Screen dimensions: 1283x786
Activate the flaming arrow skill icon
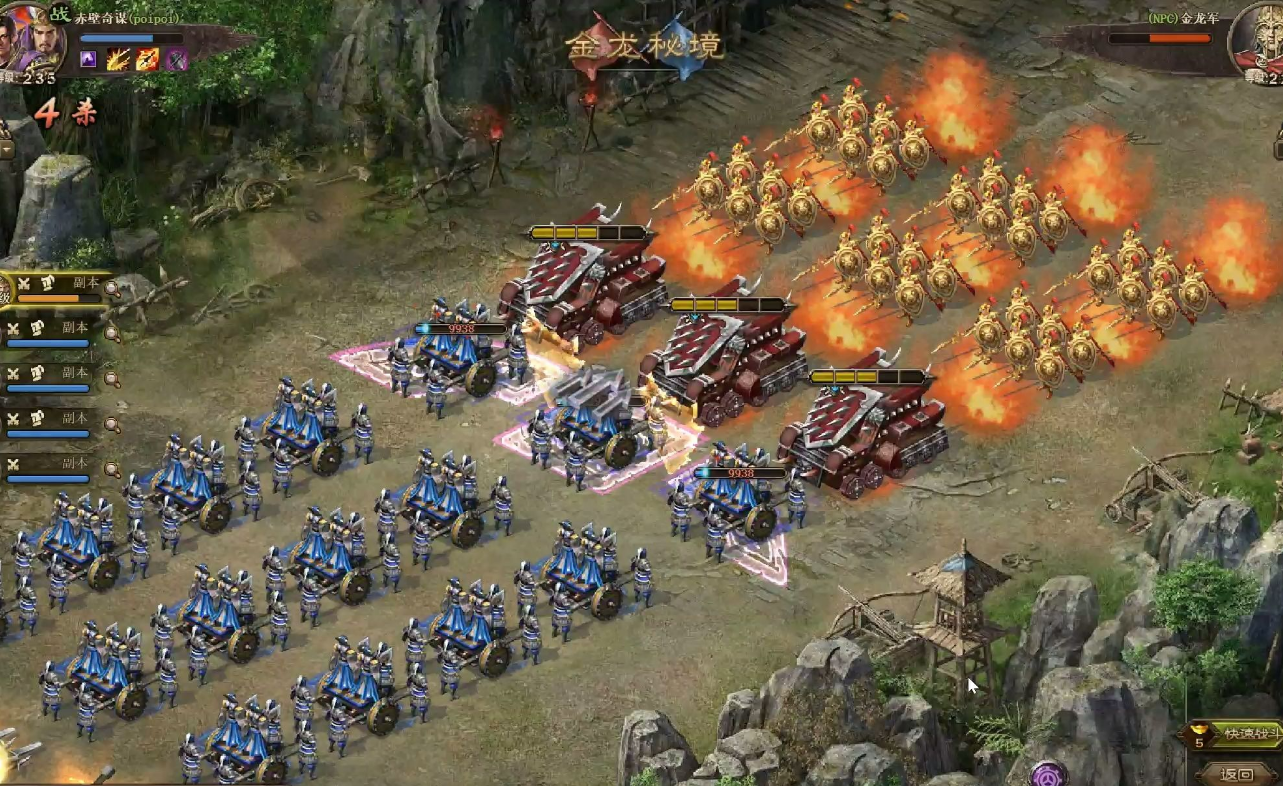147,59
